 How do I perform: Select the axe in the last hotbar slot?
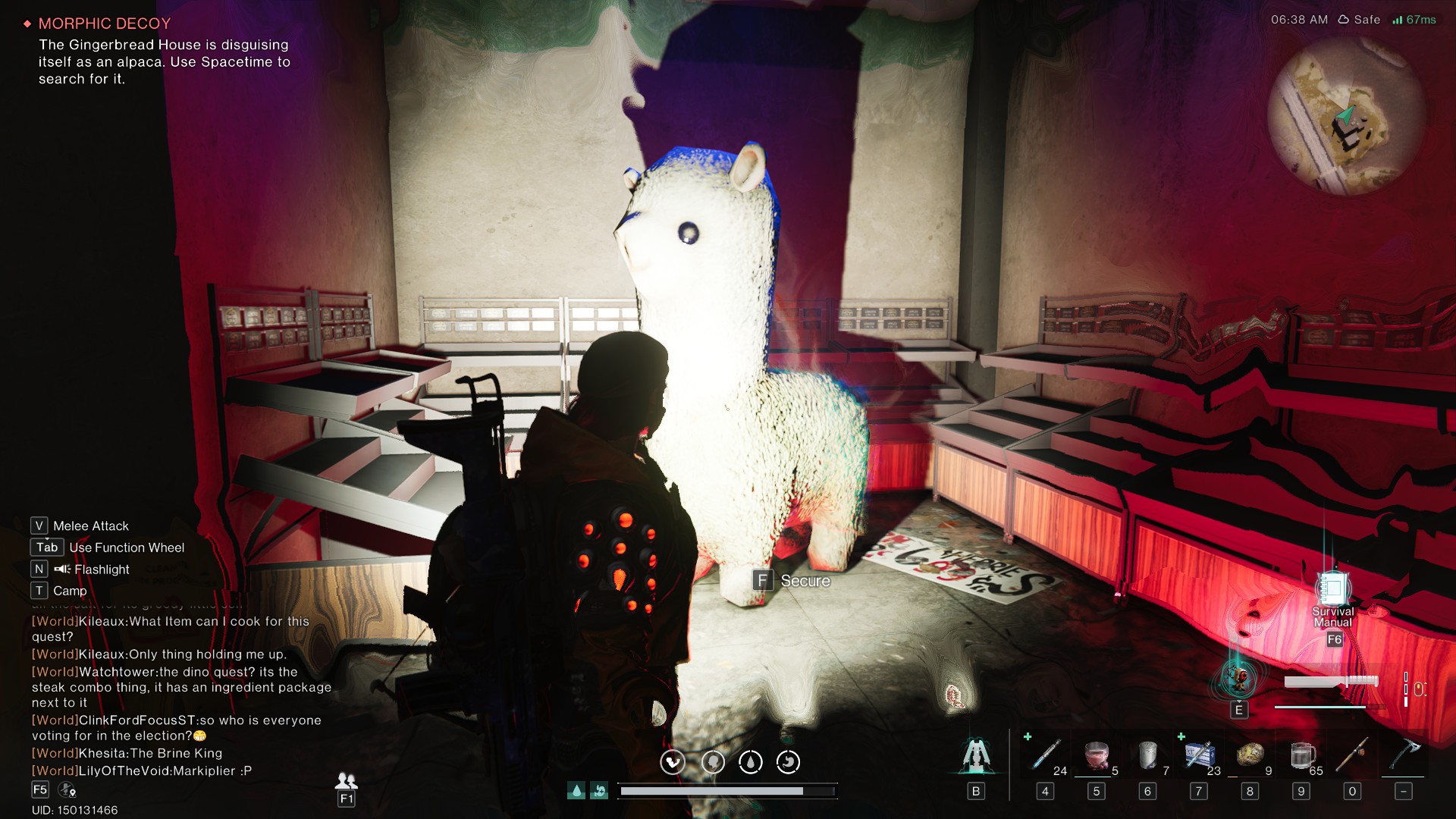(x=1404, y=755)
